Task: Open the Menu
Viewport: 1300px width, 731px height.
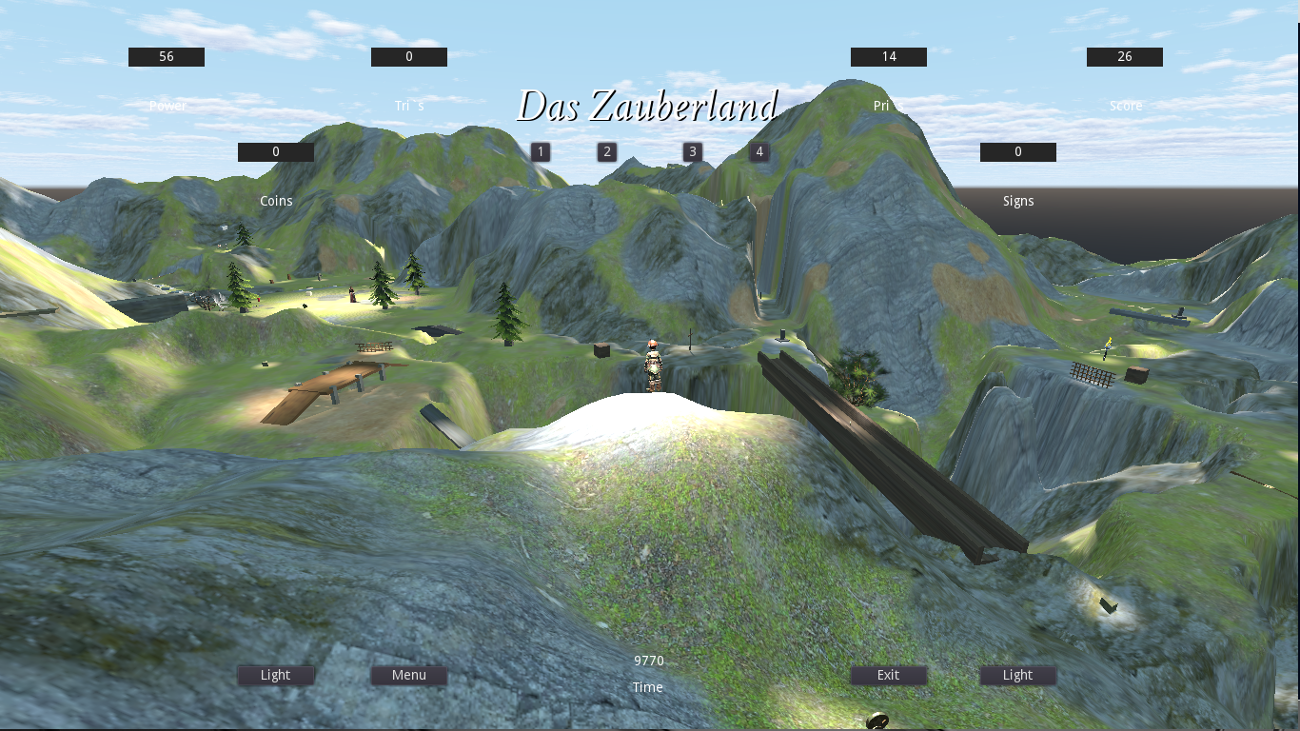Action: (408, 675)
